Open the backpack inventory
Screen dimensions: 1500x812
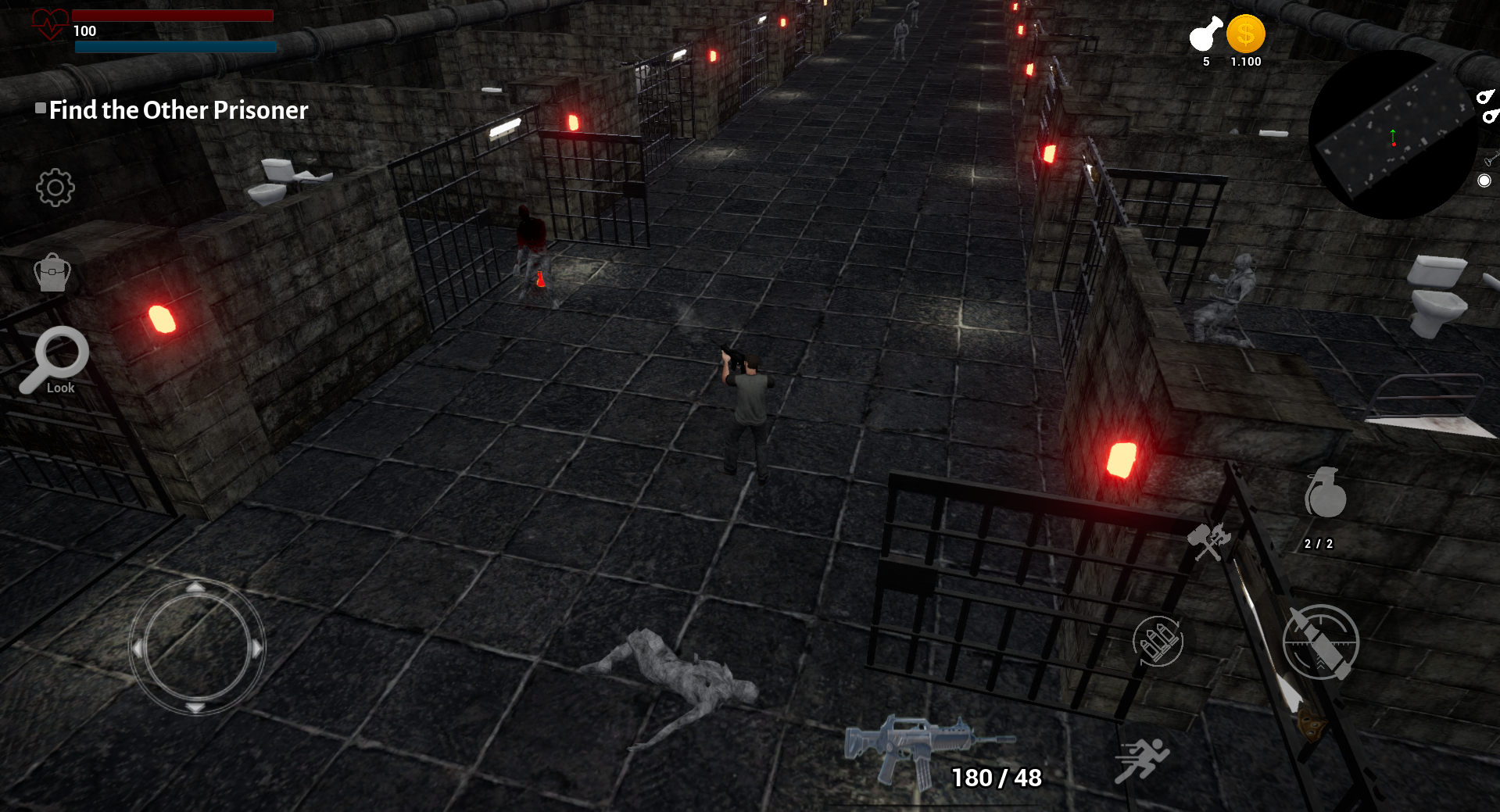[52, 273]
